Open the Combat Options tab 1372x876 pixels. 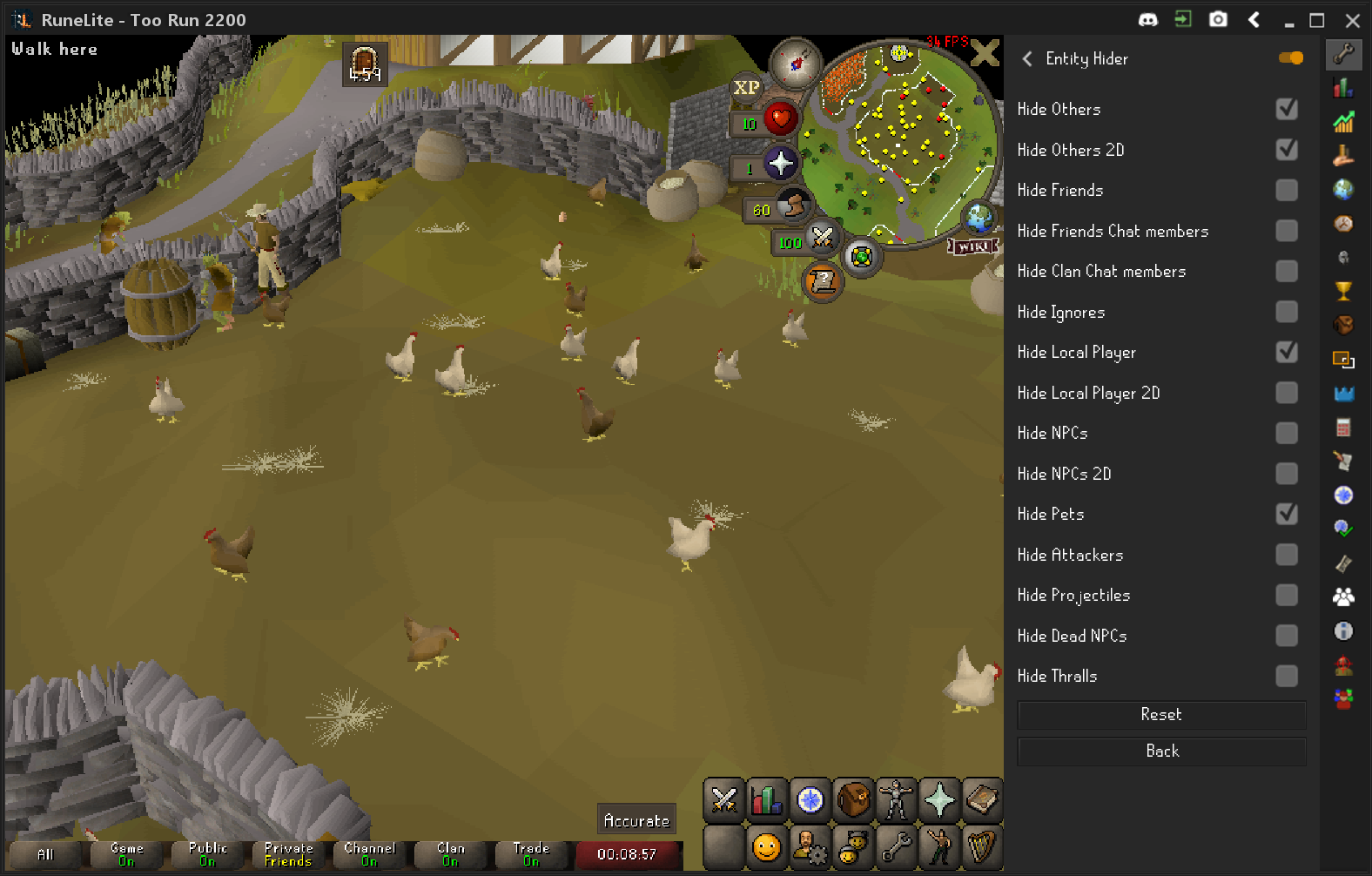724,799
